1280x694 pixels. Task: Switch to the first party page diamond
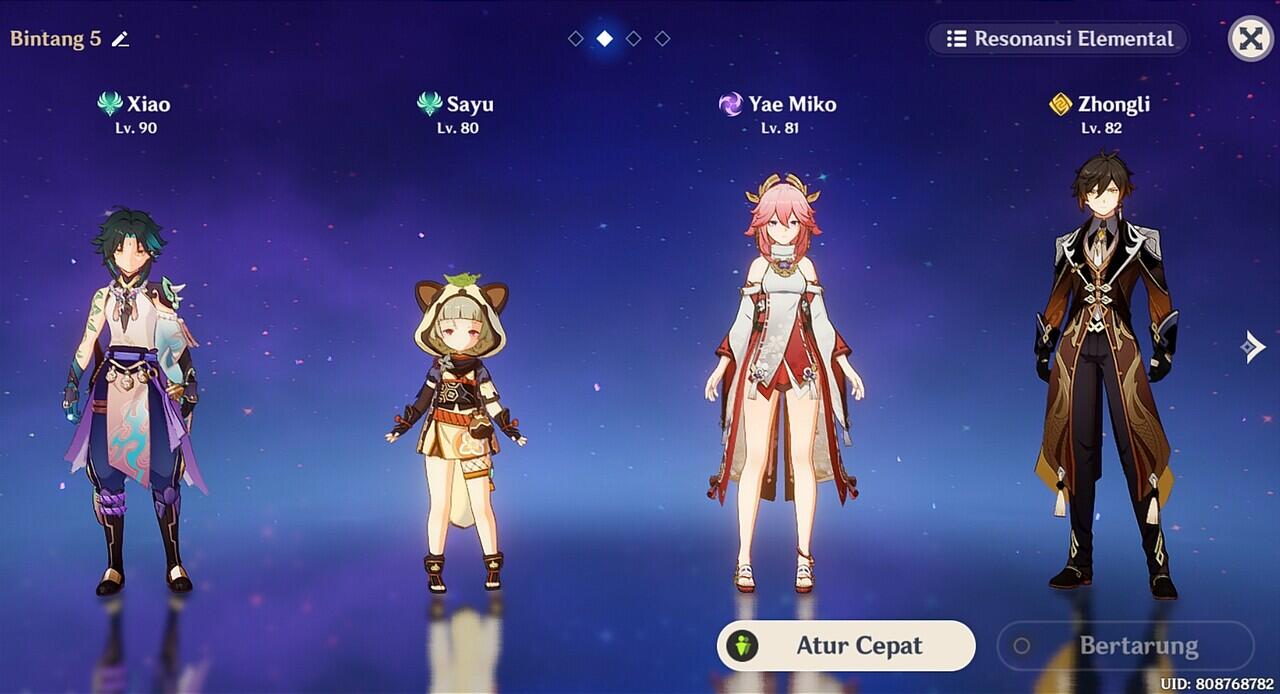pos(576,39)
